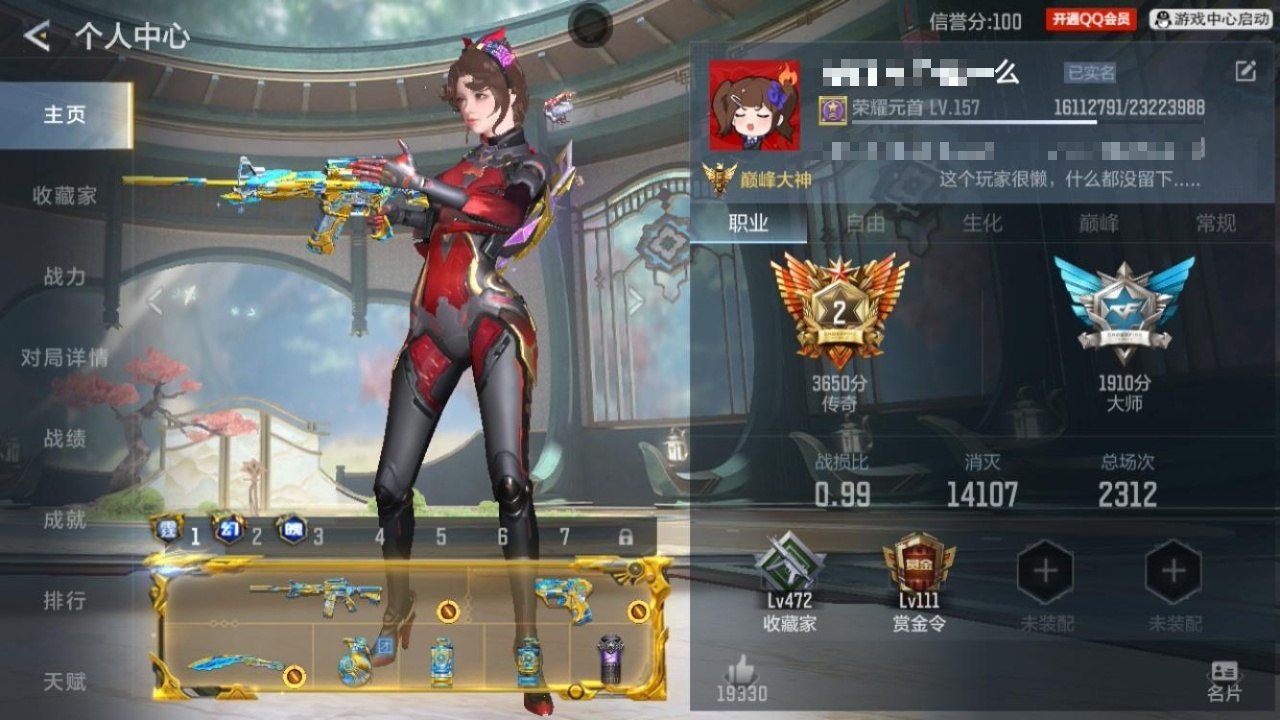Show the next character with right arrow
Screen dimensions: 1280x720
(636, 301)
